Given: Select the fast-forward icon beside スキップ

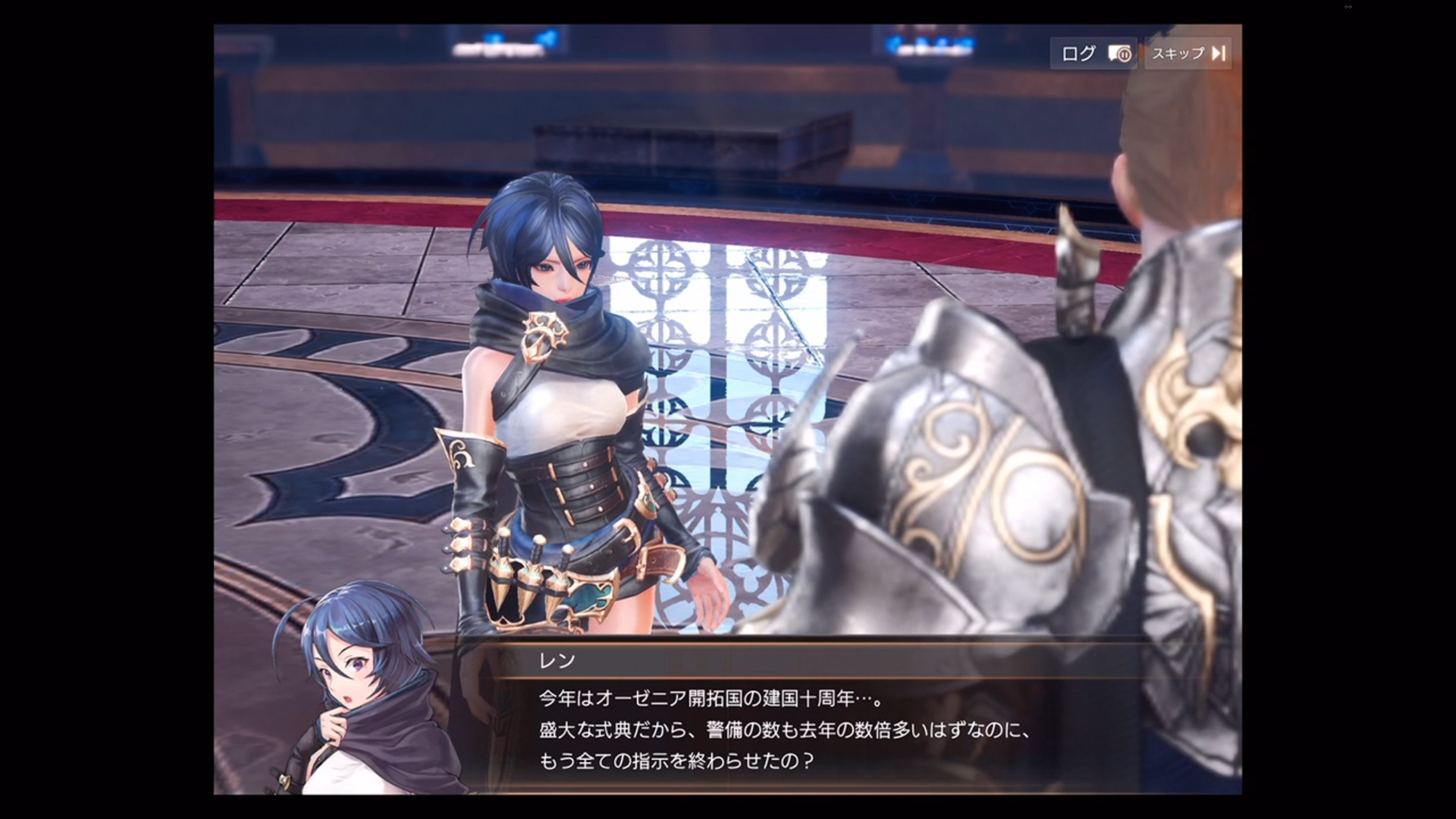Looking at the screenshot, I should click(1219, 54).
